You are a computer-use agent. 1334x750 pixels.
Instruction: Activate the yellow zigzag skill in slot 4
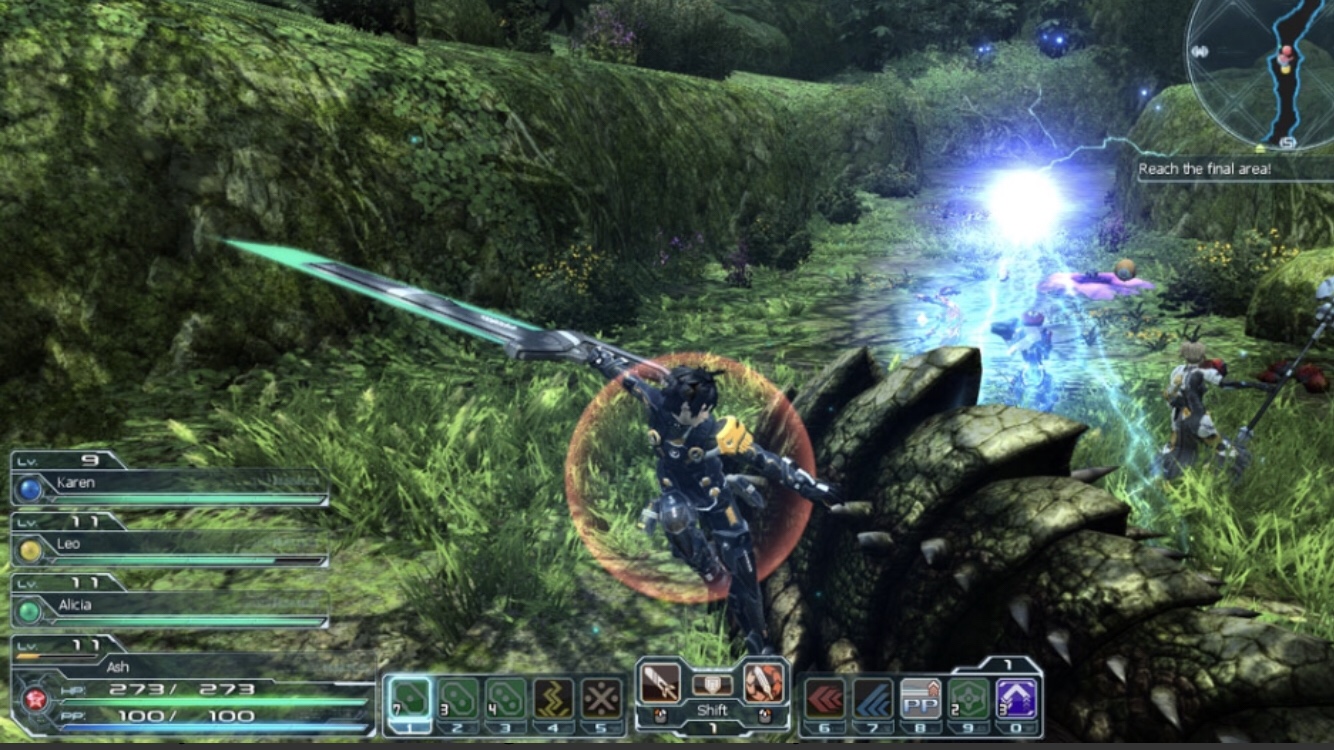(x=553, y=697)
